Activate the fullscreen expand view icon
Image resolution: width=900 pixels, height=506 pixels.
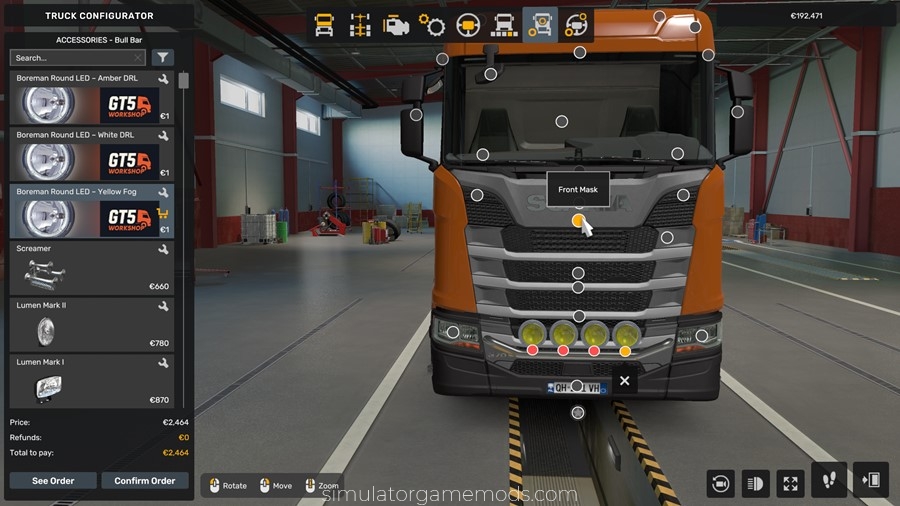tap(791, 484)
